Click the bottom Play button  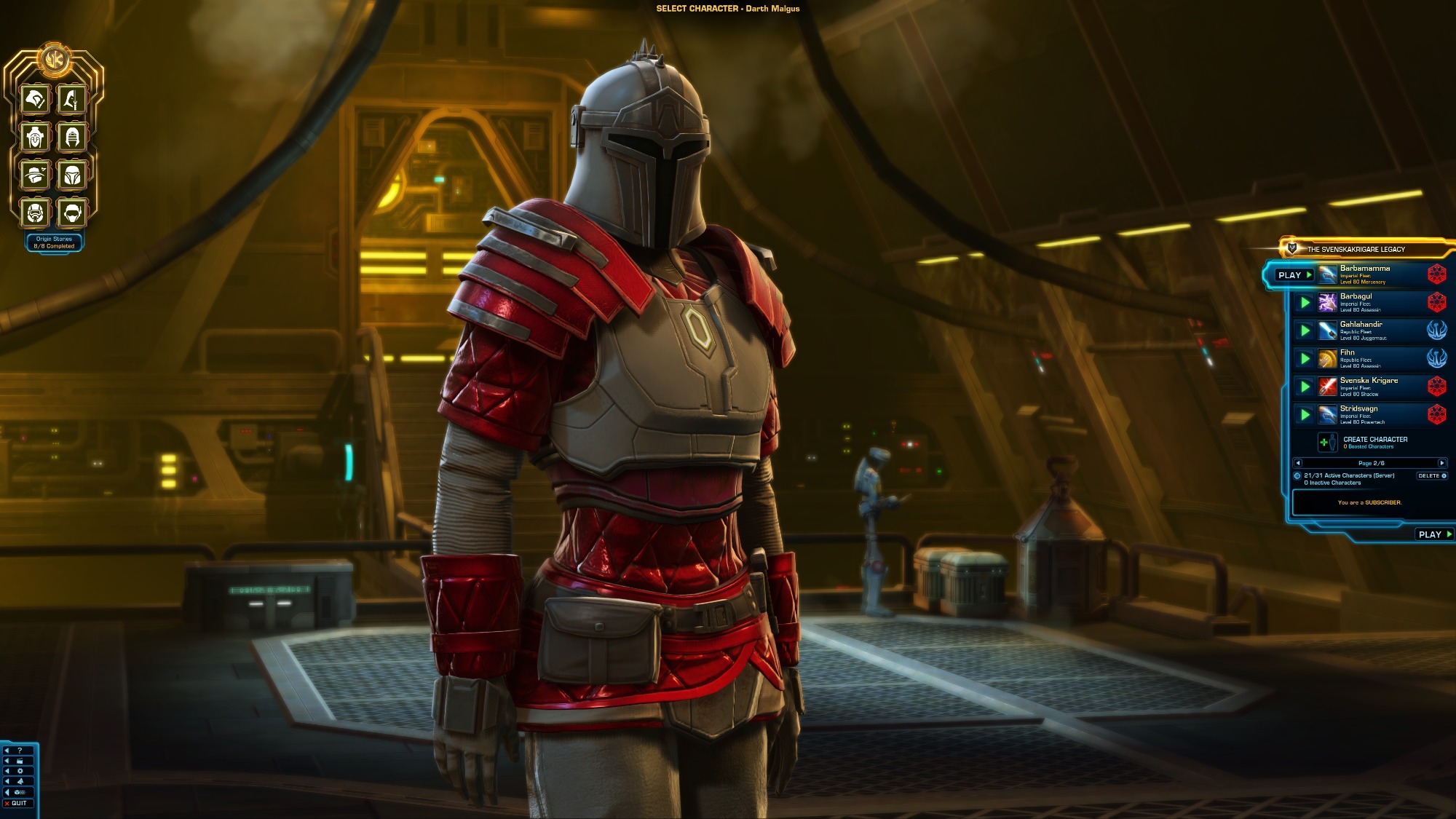(1433, 534)
